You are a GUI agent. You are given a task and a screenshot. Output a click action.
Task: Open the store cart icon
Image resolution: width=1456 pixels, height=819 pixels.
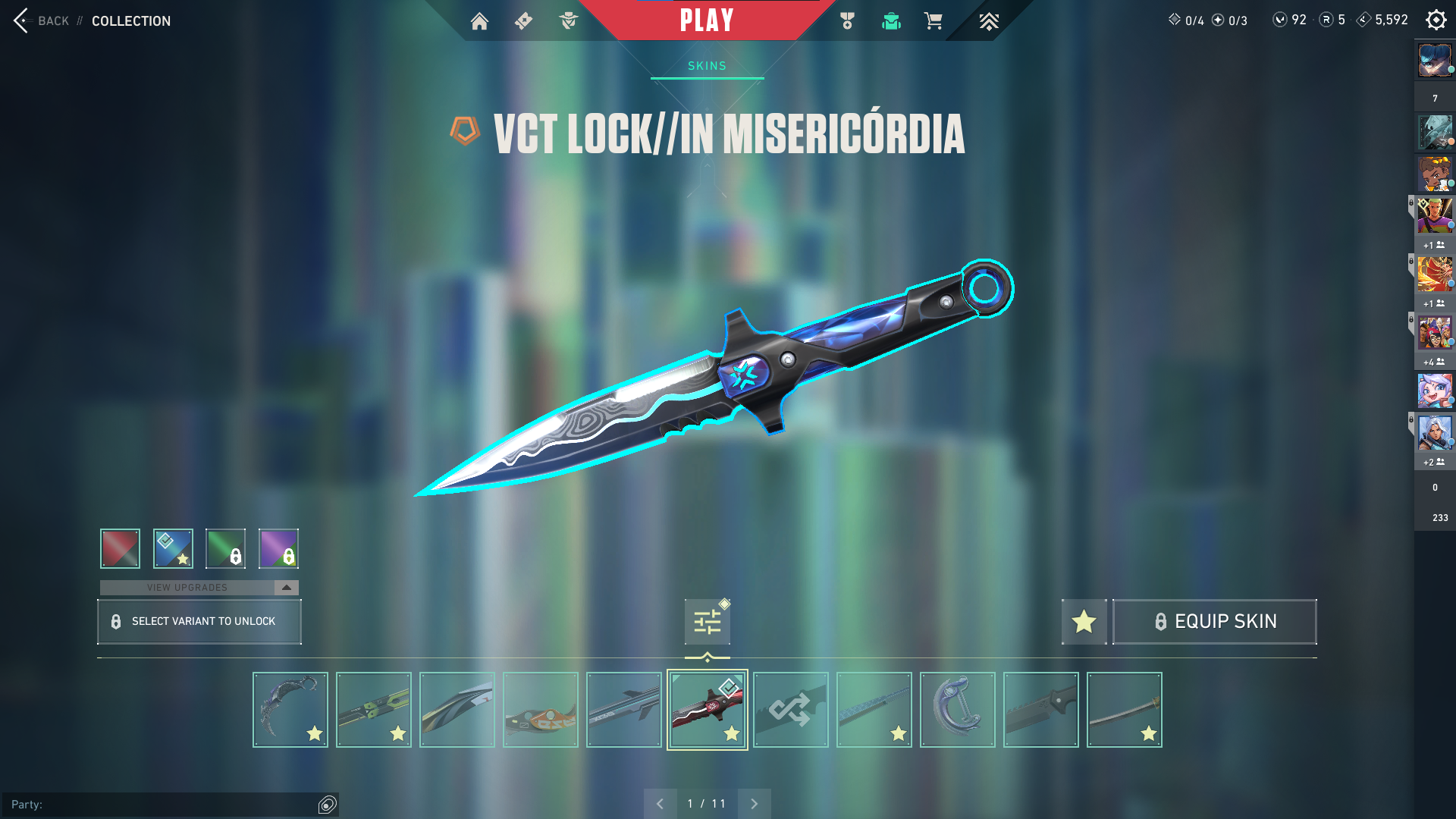click(x=933, y=21)
